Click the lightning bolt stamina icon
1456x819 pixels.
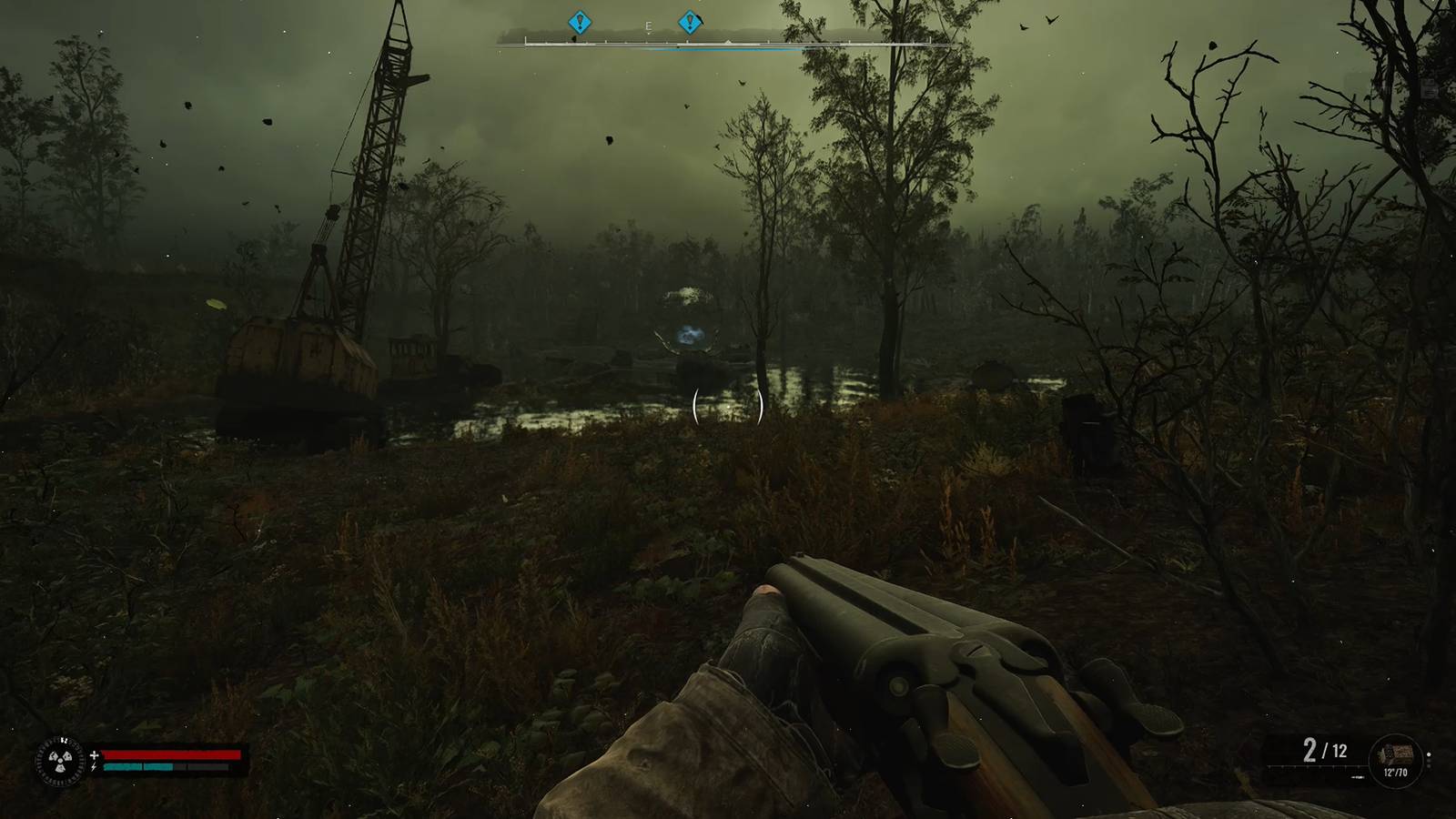(94, 766)
